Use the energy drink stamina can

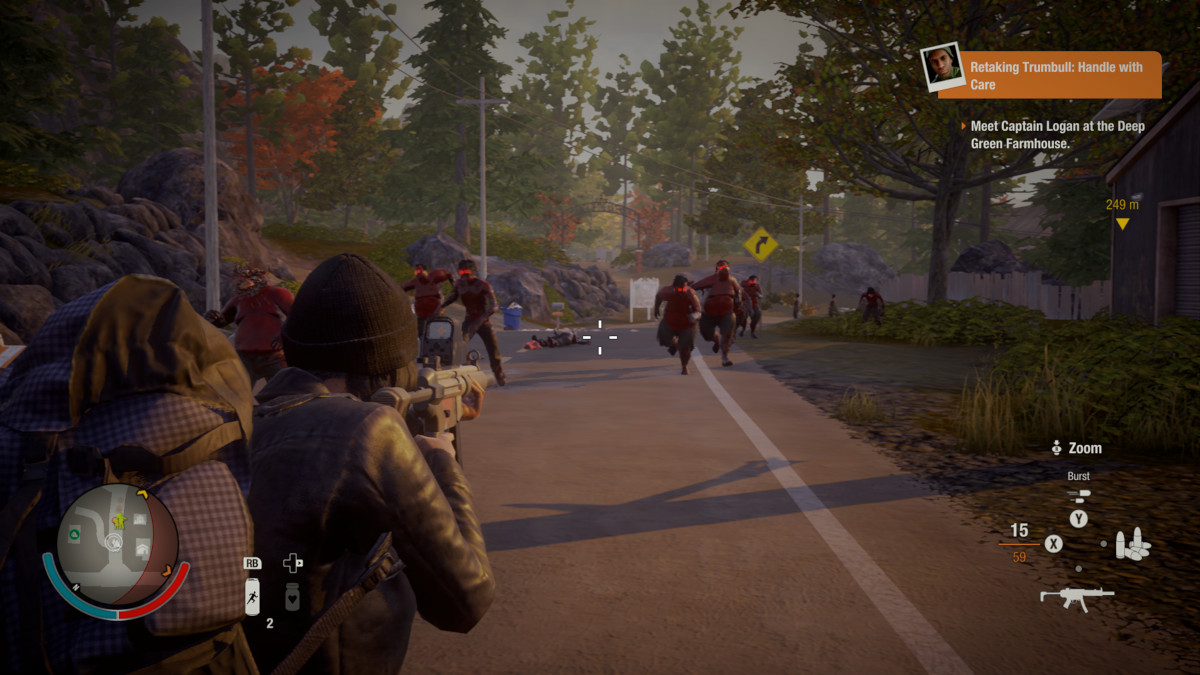(253, 596)
